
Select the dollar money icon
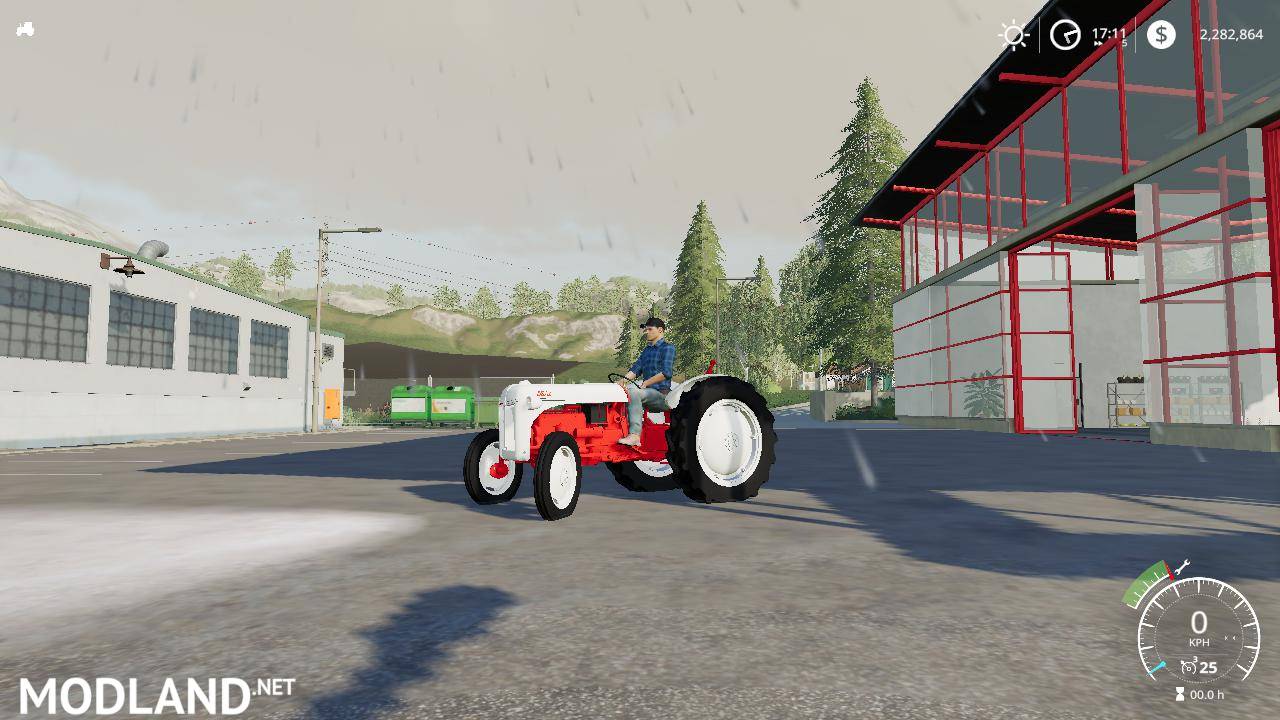(1161, 35)
